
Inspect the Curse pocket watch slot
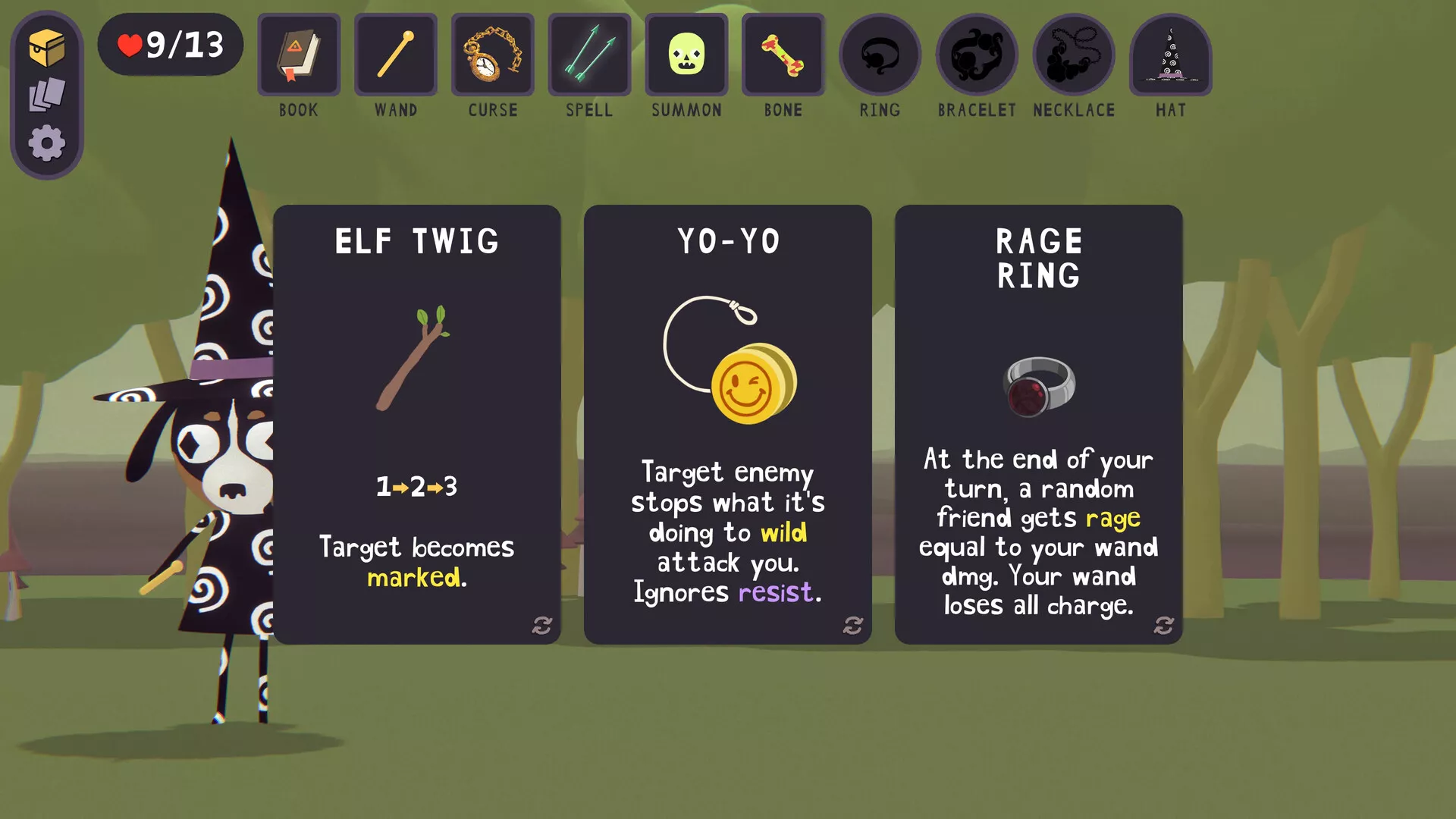pyautogui.click(x=493, y=55)
